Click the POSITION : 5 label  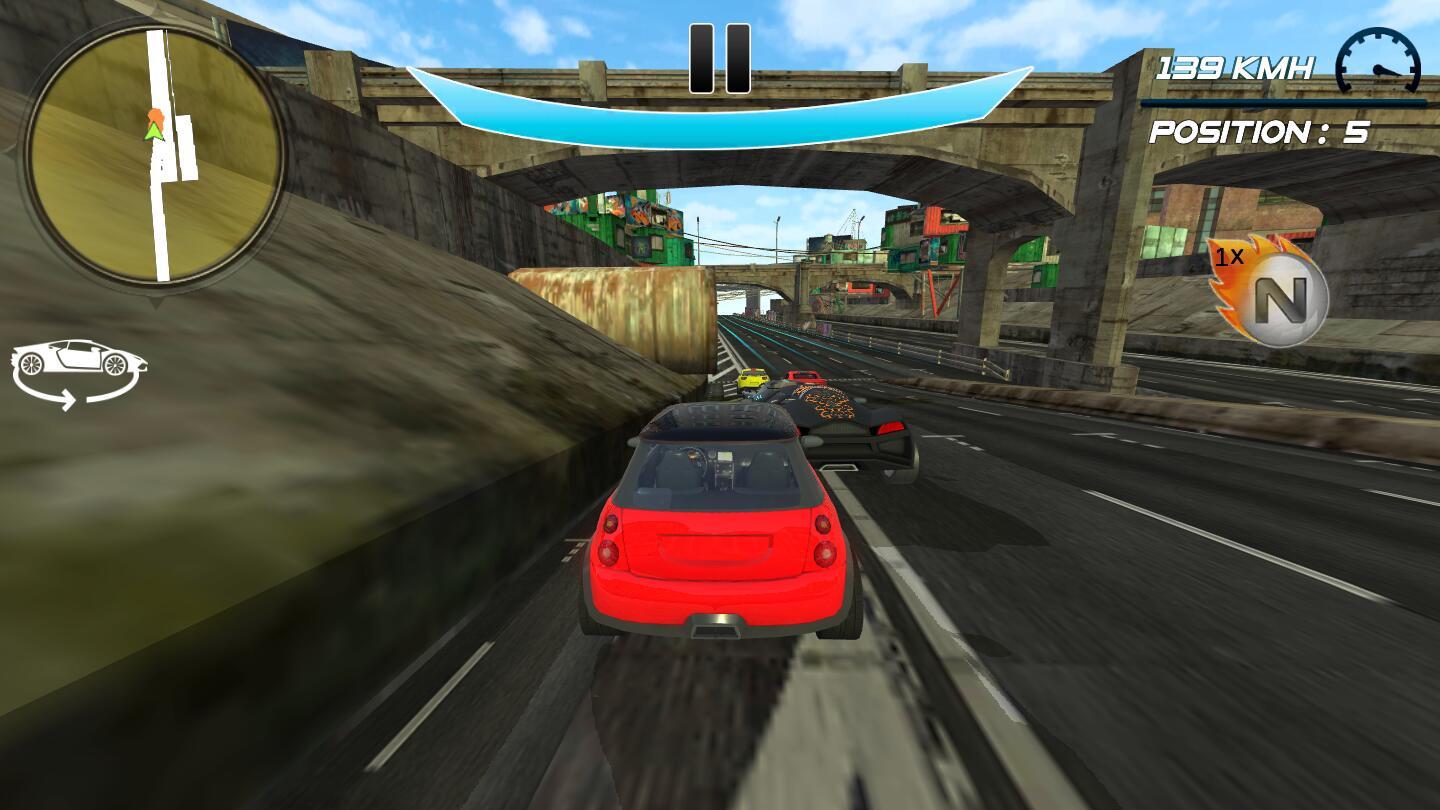click(1260, 130)
